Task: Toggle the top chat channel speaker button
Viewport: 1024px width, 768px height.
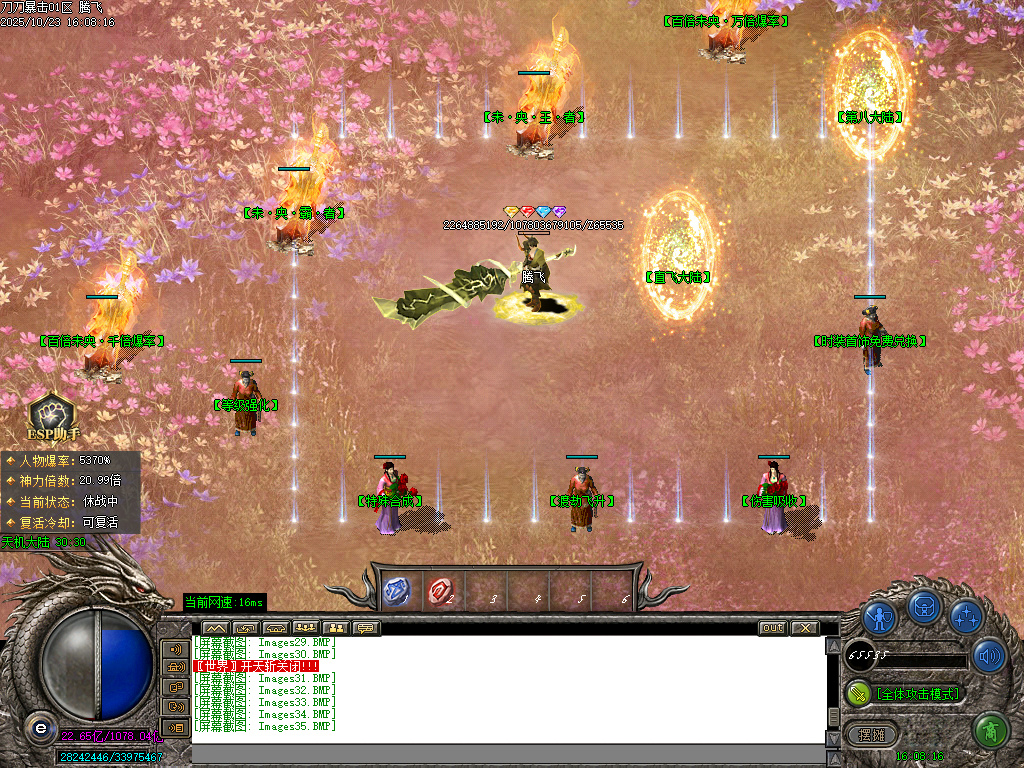Action: click(175, 648)
